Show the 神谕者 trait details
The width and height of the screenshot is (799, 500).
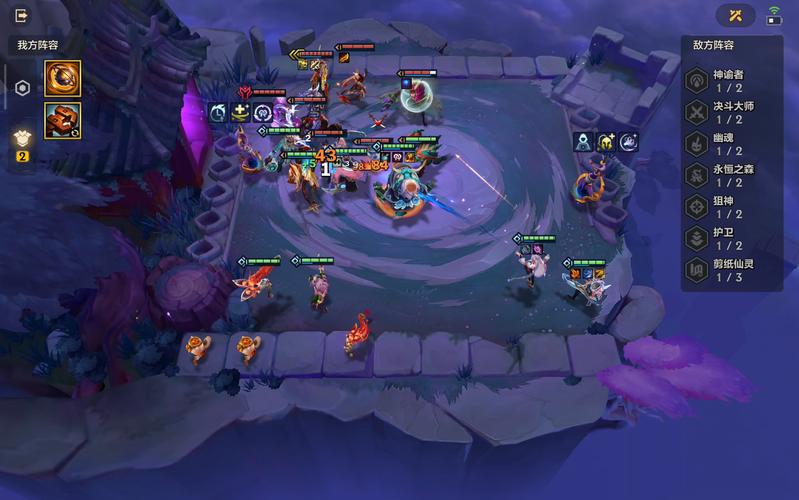click(x=731, y=82)
